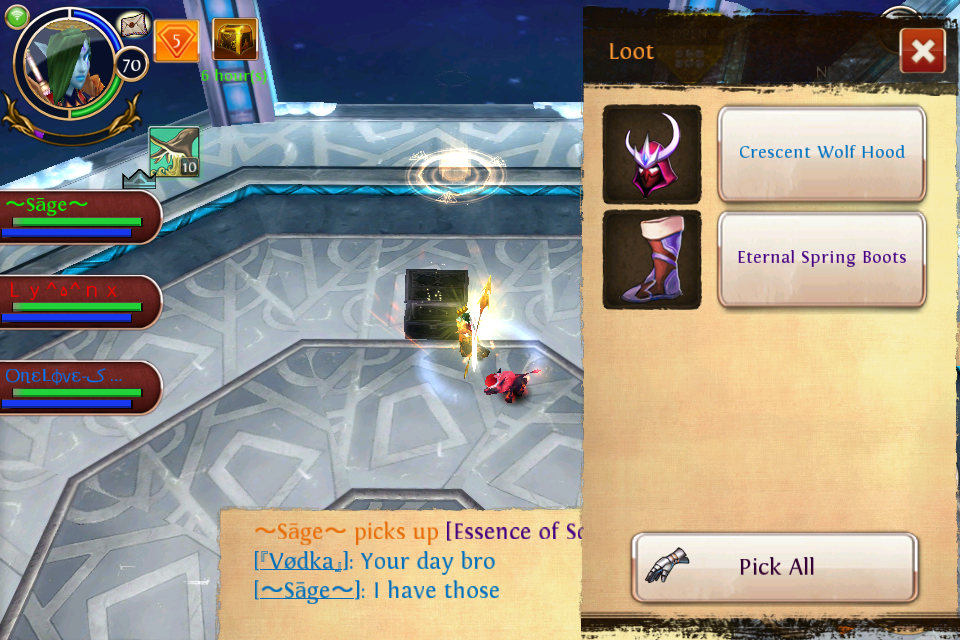
Task: Pick all loot items
Action: (x=775, y=567)
